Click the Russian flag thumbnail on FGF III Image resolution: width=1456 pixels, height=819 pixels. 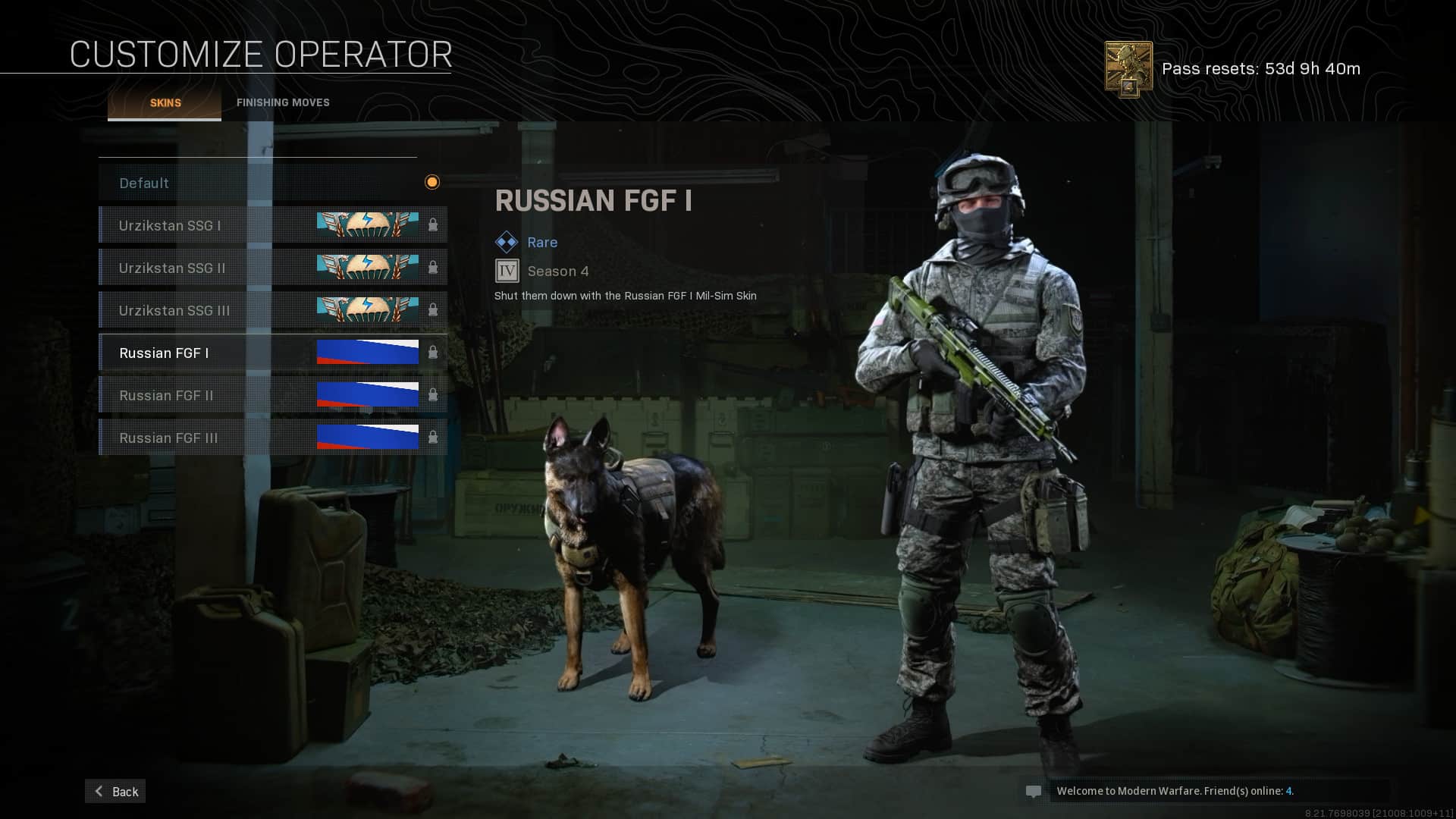(x=367, y=437)
